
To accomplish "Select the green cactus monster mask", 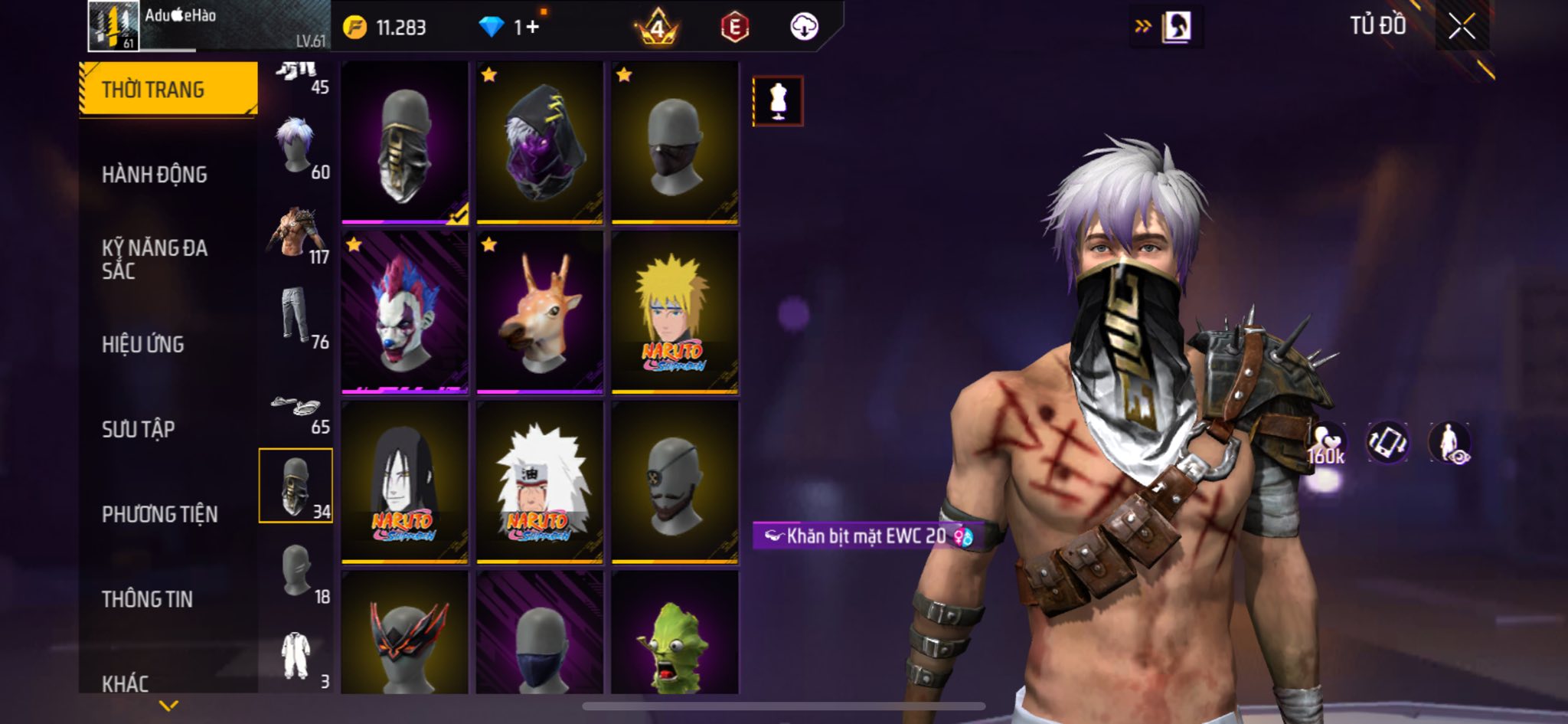I will tap(675, 635).
